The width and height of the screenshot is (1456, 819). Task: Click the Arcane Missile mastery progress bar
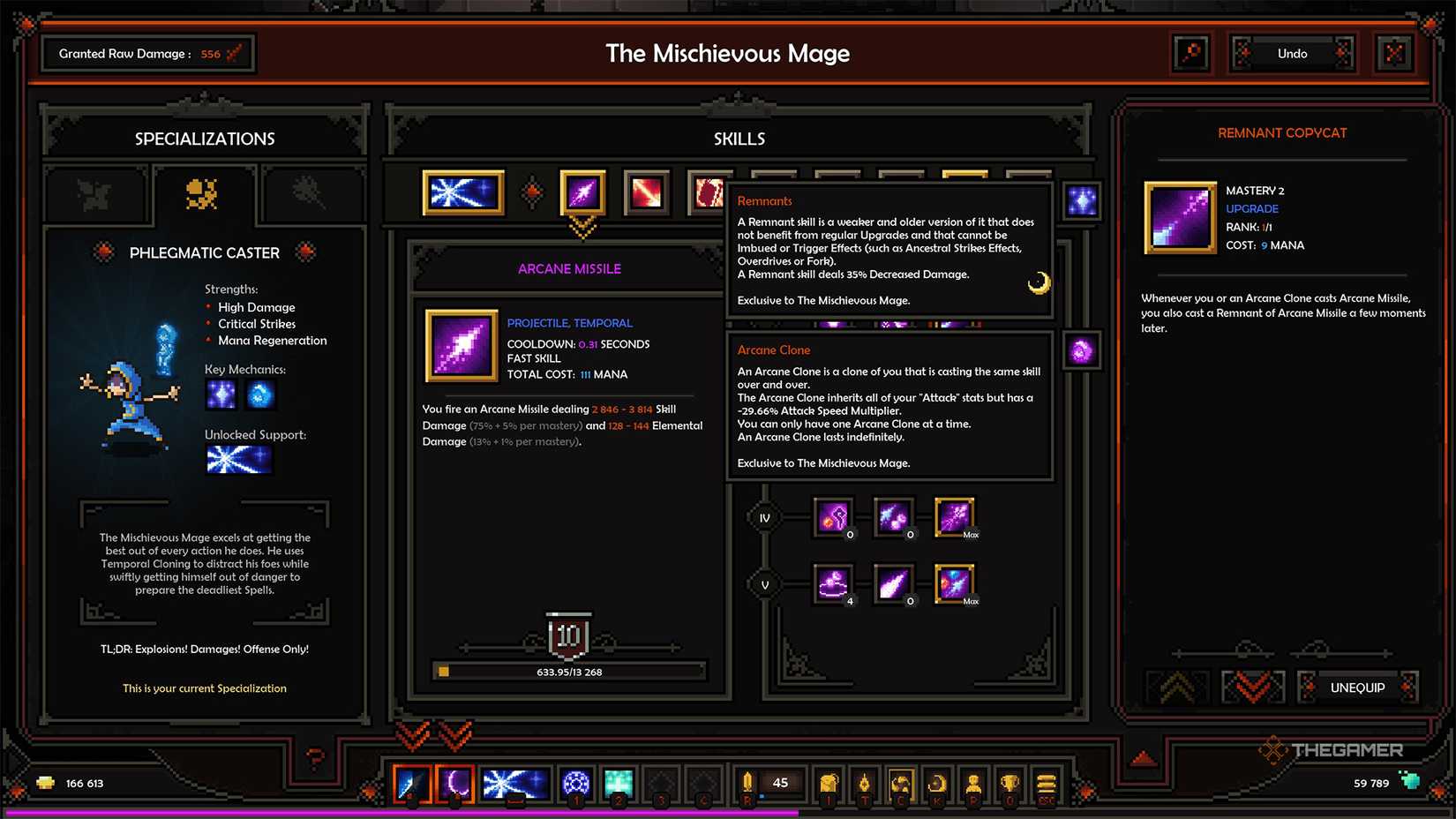click(567, 672)
